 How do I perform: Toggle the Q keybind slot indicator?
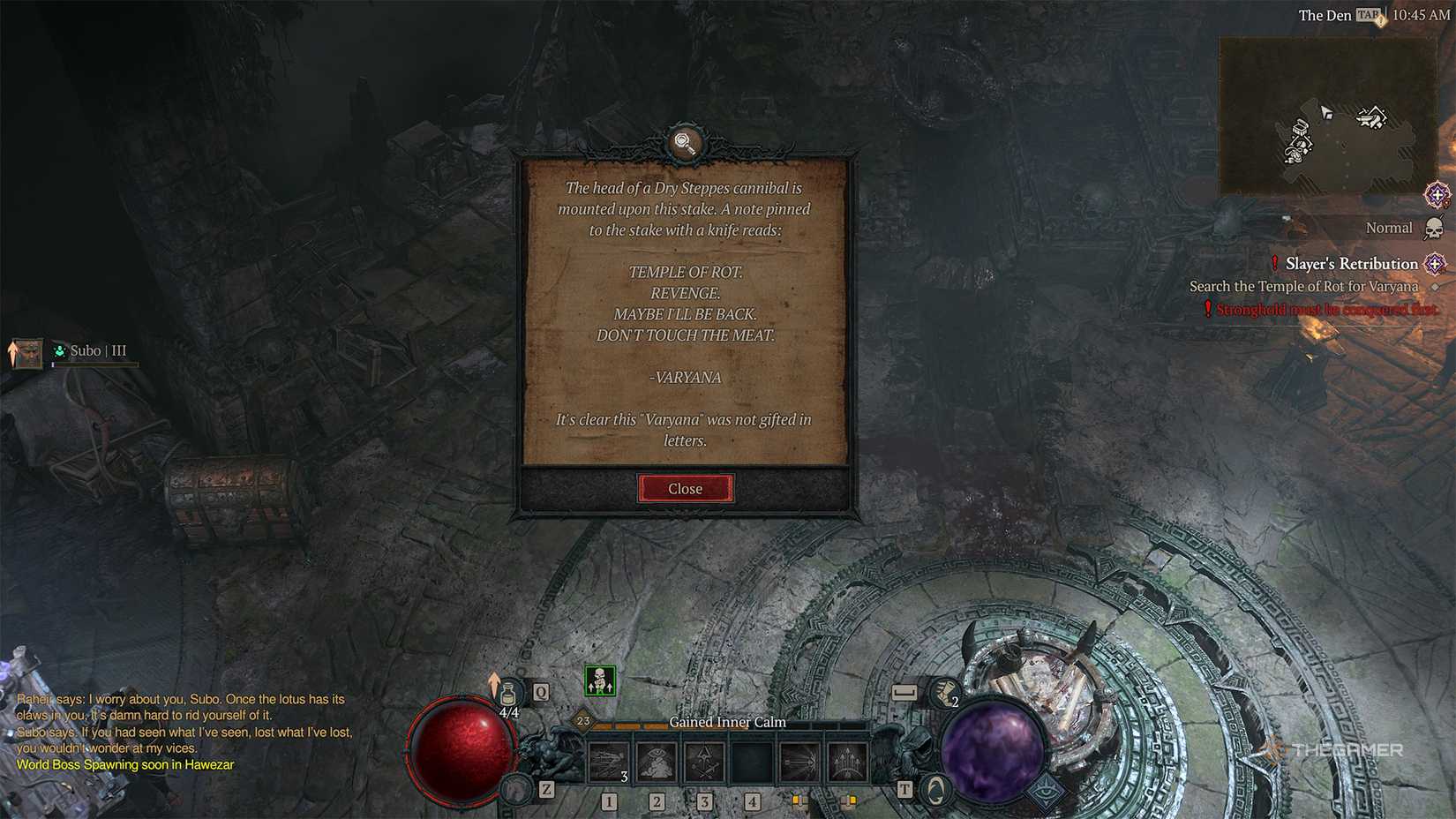[540, 693]
